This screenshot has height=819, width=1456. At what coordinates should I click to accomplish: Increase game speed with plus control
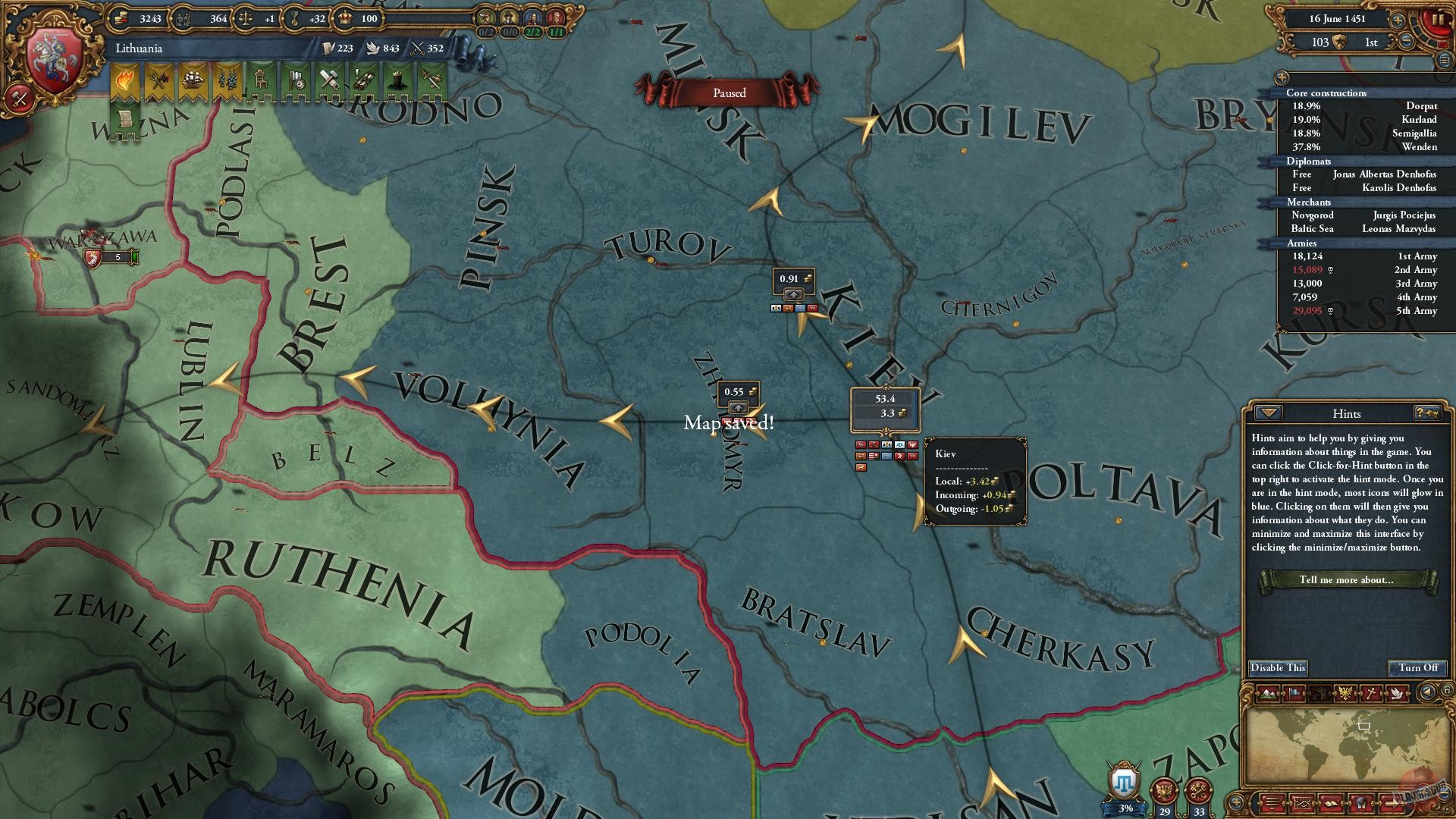(1398, 20)
